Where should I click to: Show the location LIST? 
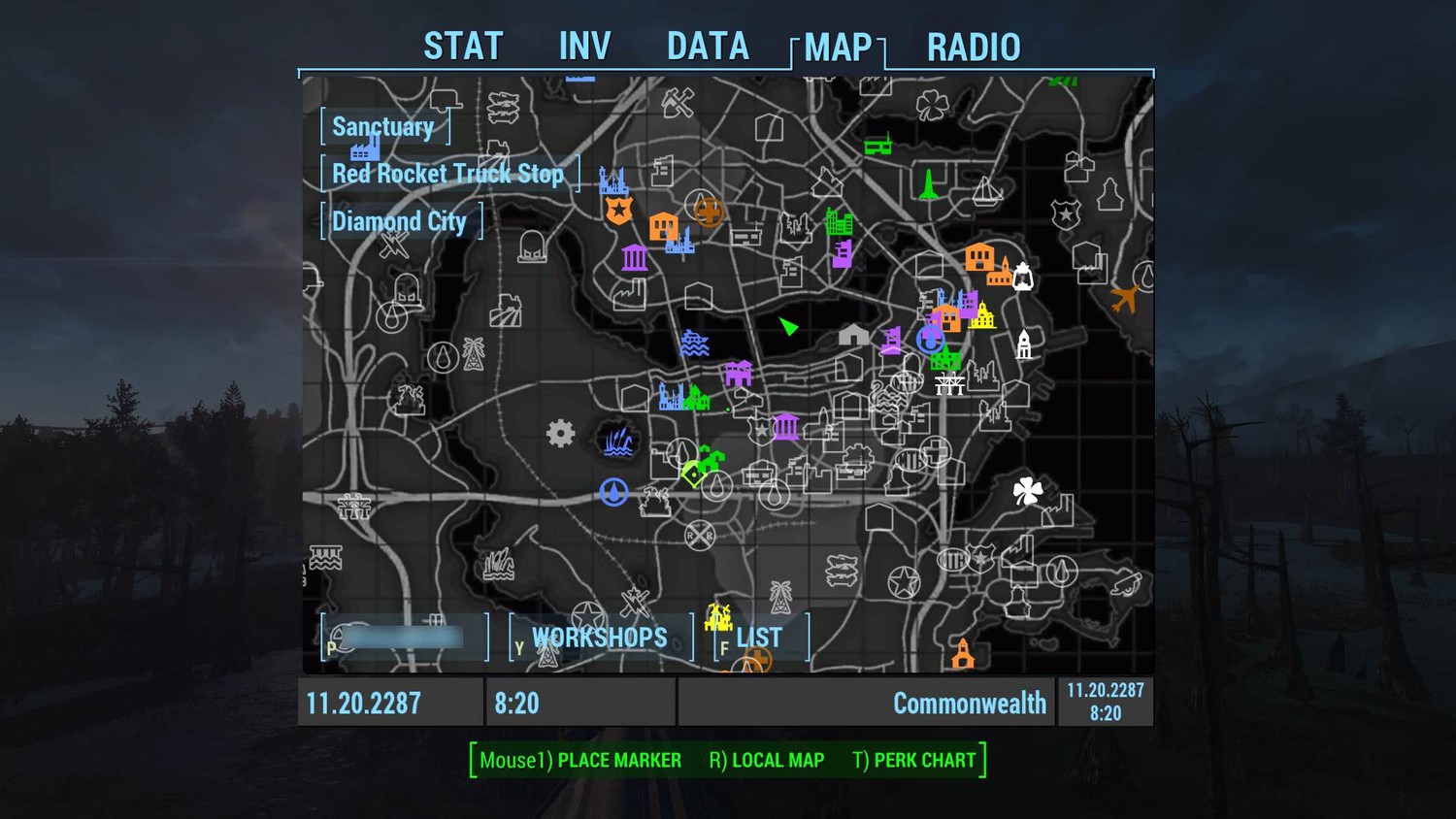point(759,638)
